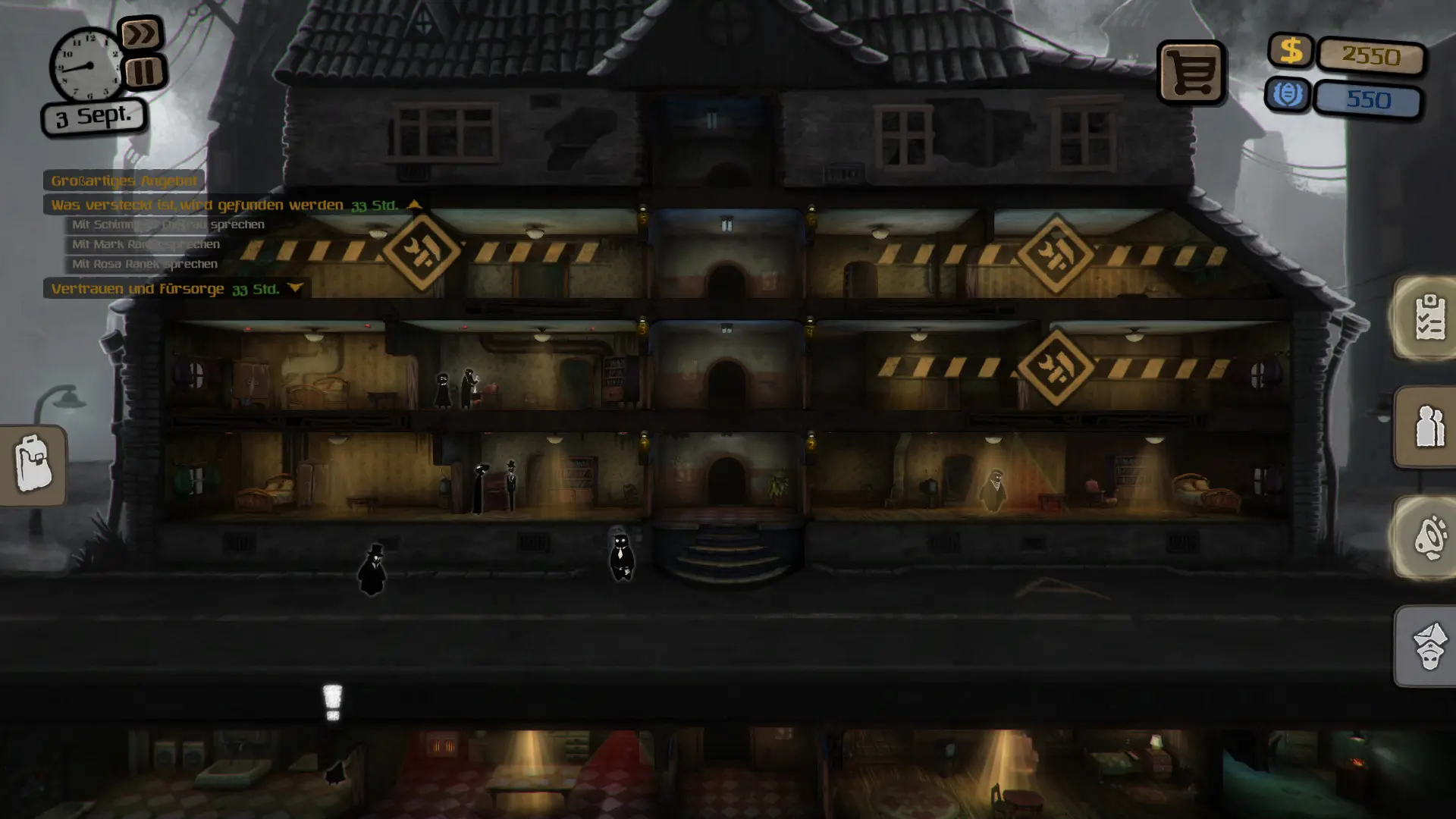Click the blue reputation points icon
The image size is (1456, 819).
(x=1287, y=95)
